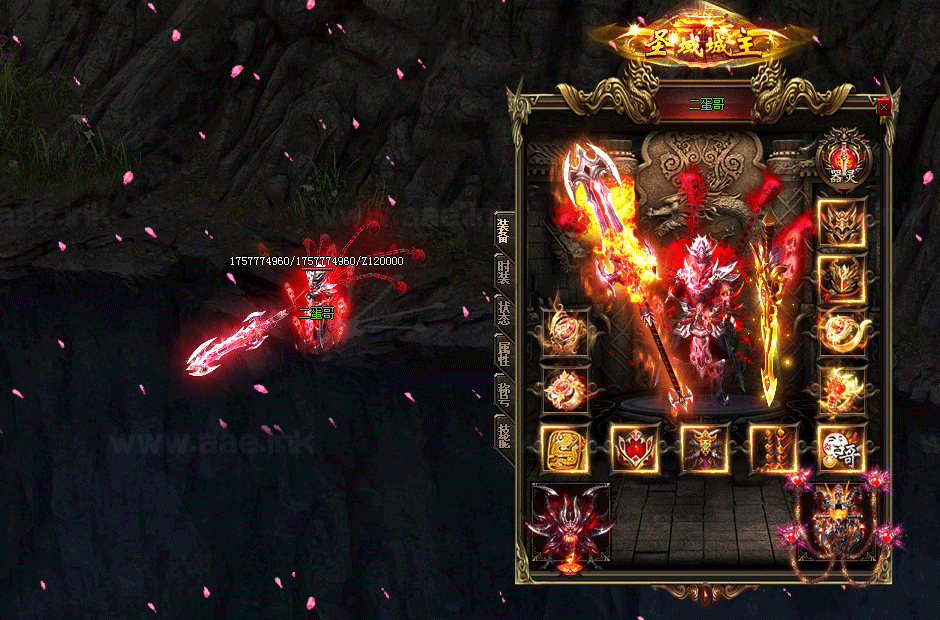This screenshot has width=940, height=620.
Task: Switch to the 装备 equipment tab
Action: coord(503,229)
